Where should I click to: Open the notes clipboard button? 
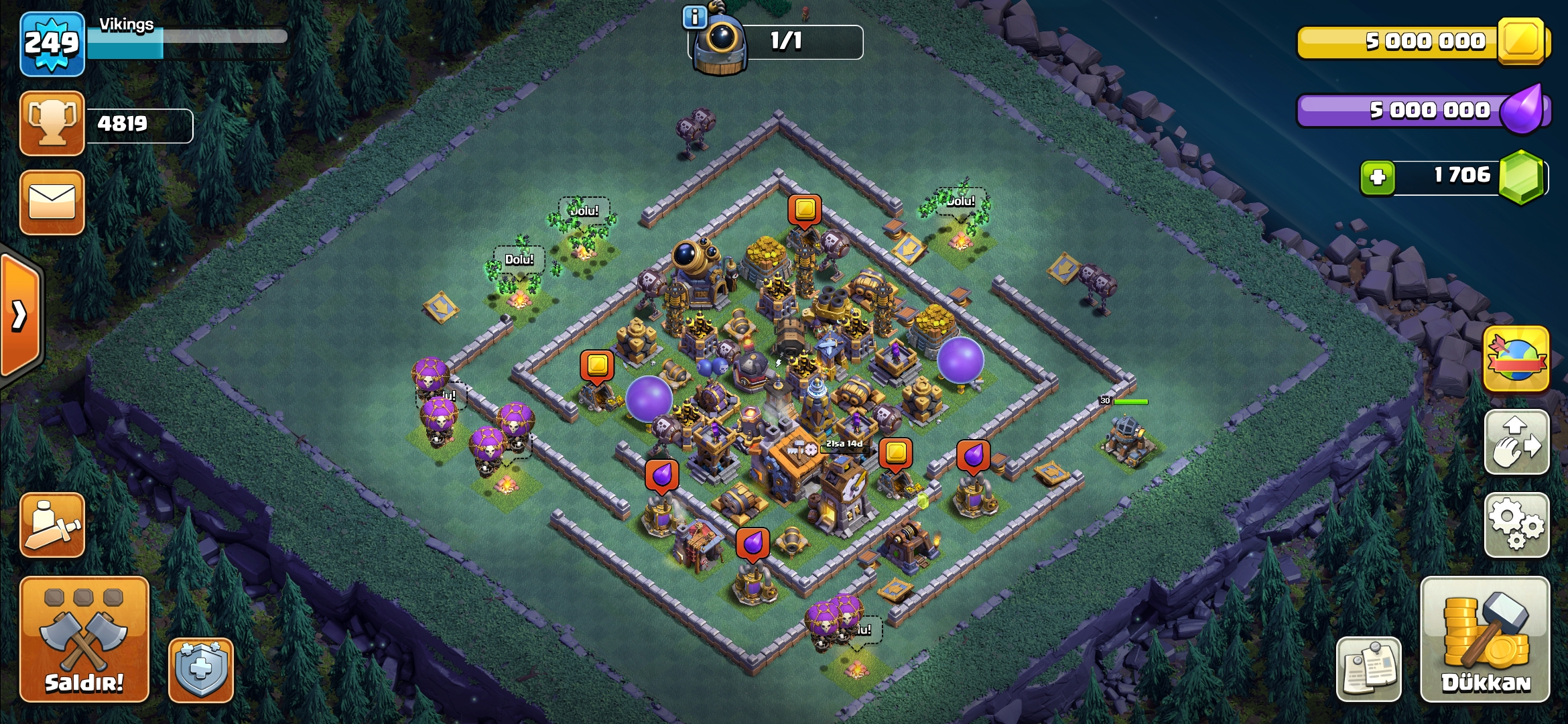point(1368,669)
